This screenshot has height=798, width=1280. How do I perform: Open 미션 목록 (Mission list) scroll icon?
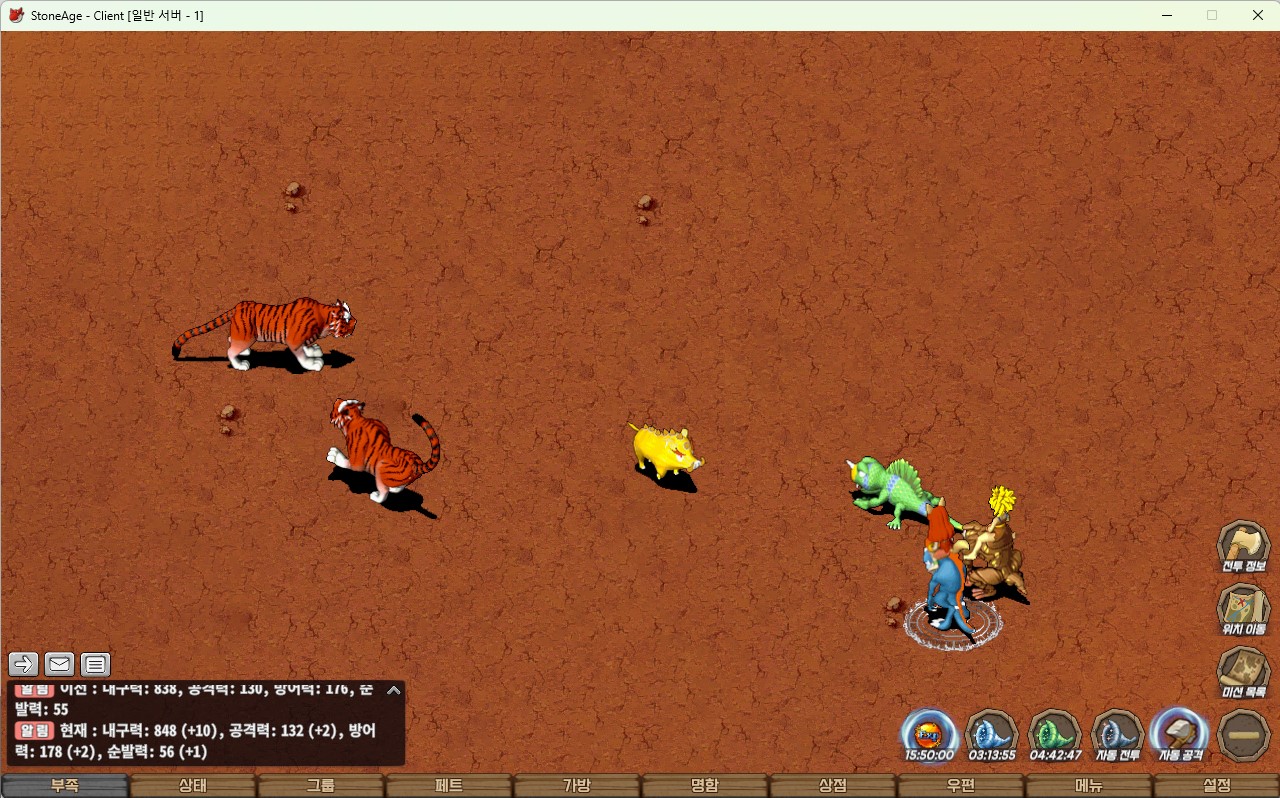point(1244,673)
